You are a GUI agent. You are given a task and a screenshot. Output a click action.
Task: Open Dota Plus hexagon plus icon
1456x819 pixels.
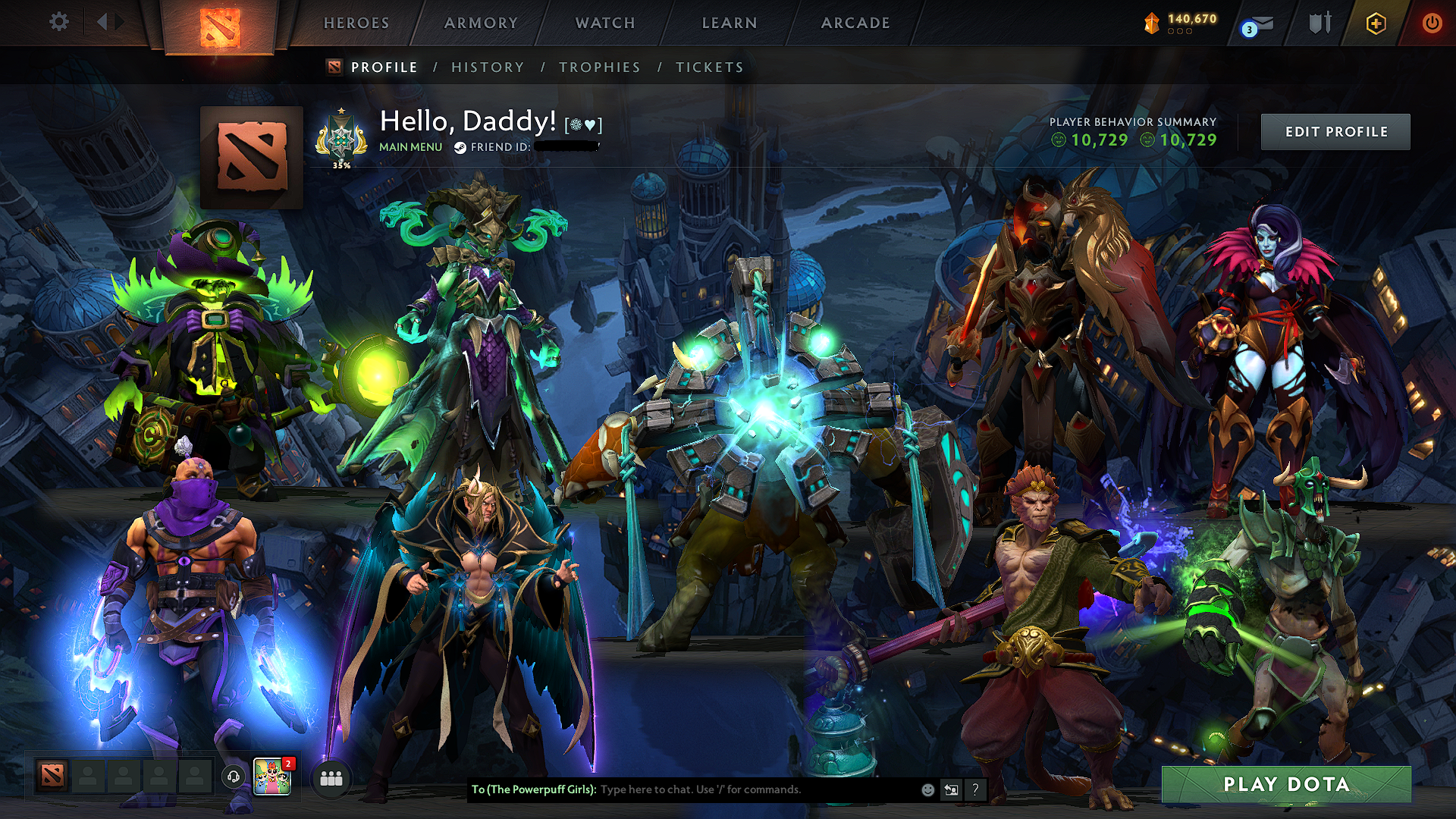1378,23
